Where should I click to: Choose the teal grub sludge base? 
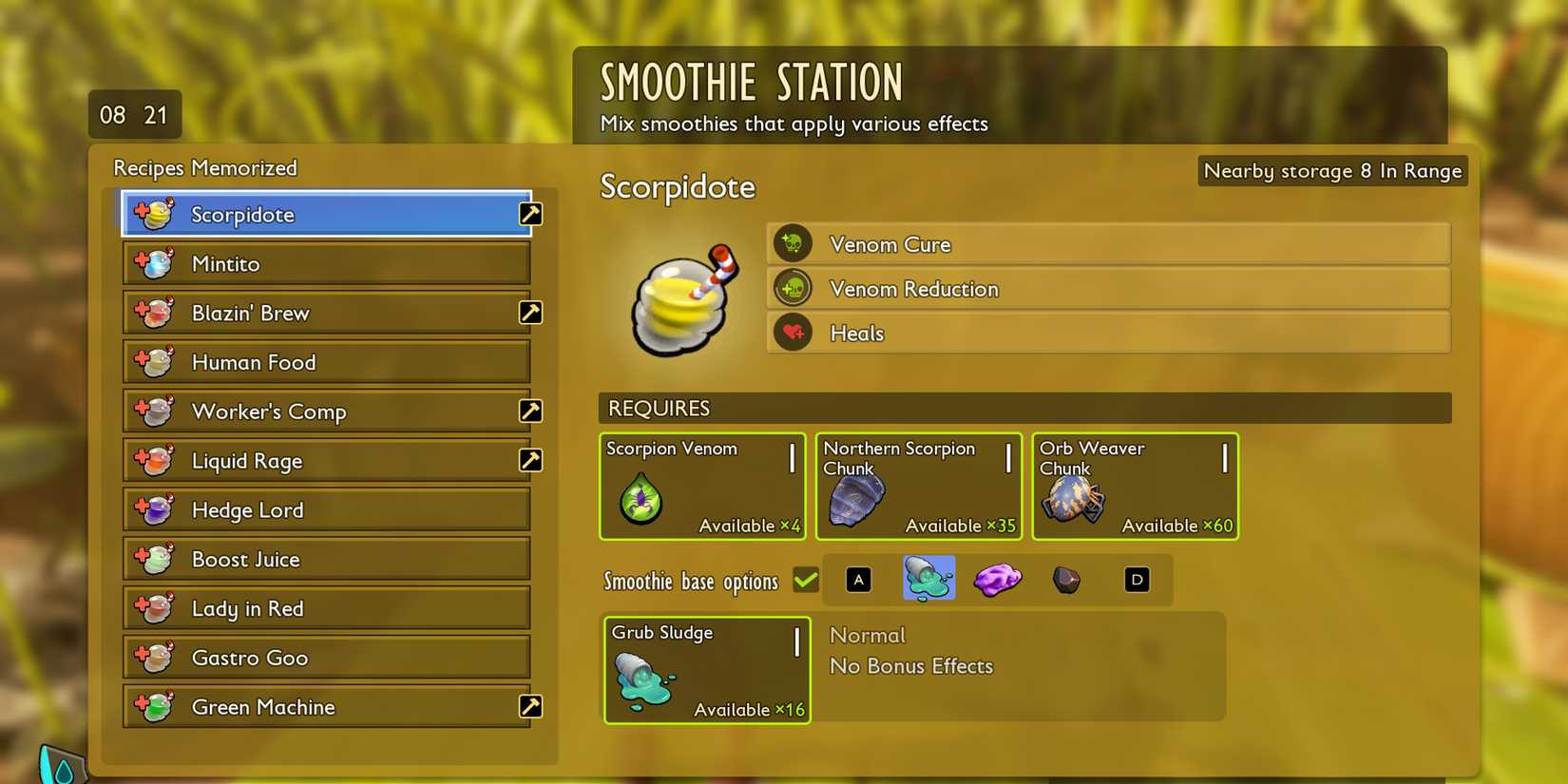click(x=928, y=579)
